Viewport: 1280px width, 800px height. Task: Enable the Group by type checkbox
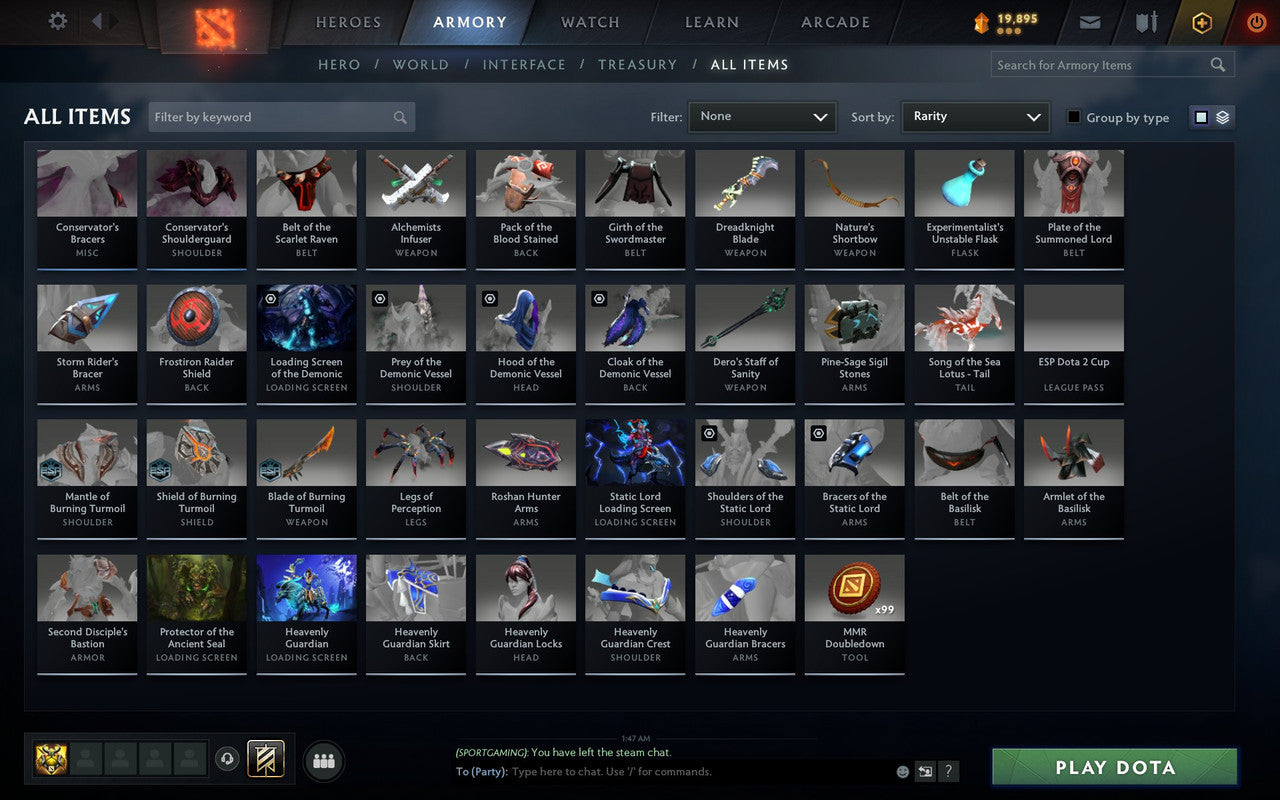pyautogui.click(x=1073, y=117)
